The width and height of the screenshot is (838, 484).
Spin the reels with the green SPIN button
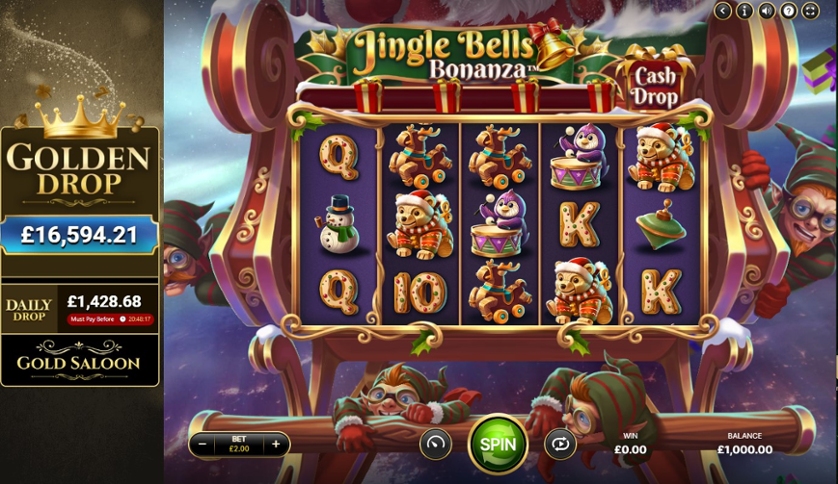point(497,443)
